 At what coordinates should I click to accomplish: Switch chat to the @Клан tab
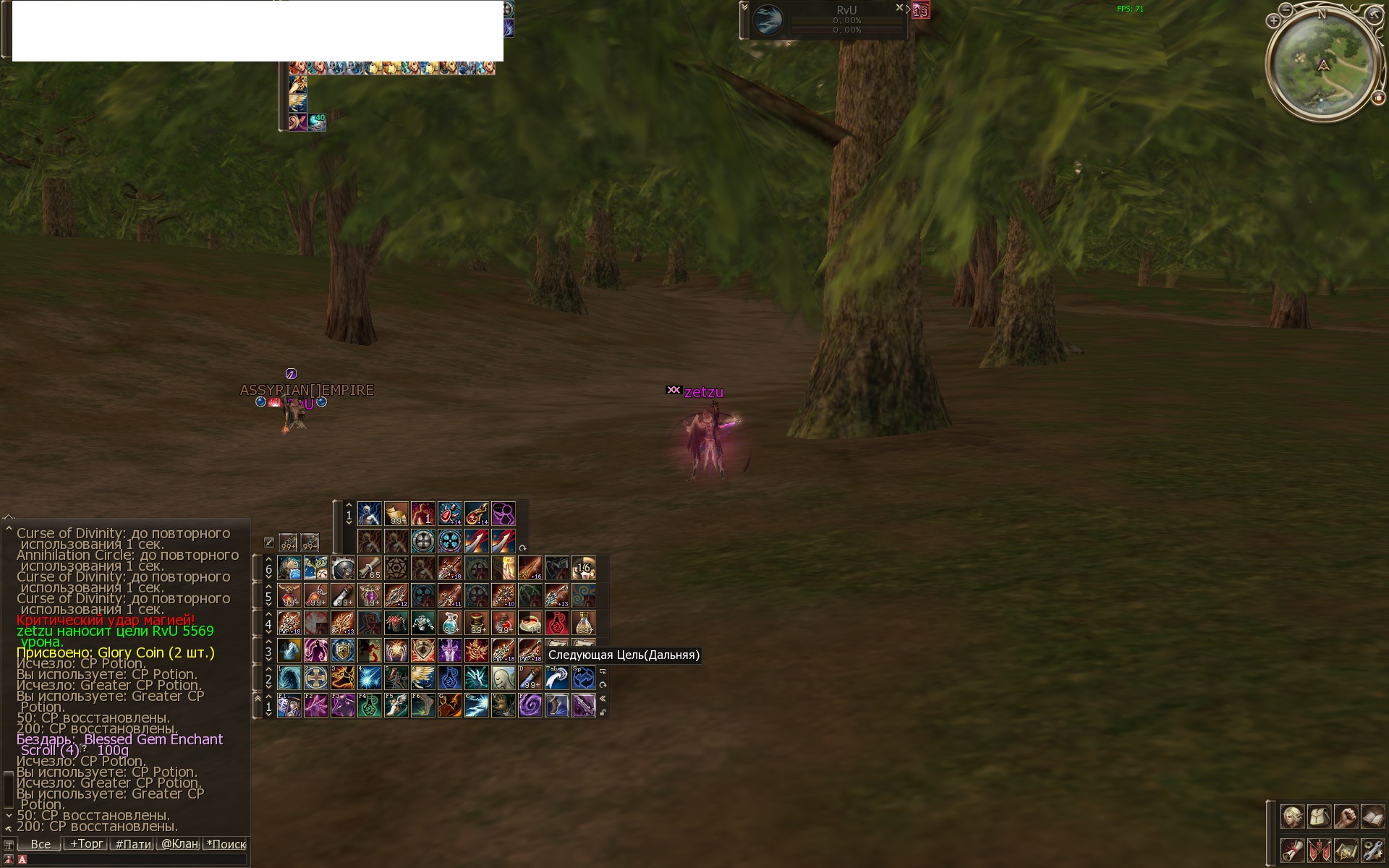[179, 844]
